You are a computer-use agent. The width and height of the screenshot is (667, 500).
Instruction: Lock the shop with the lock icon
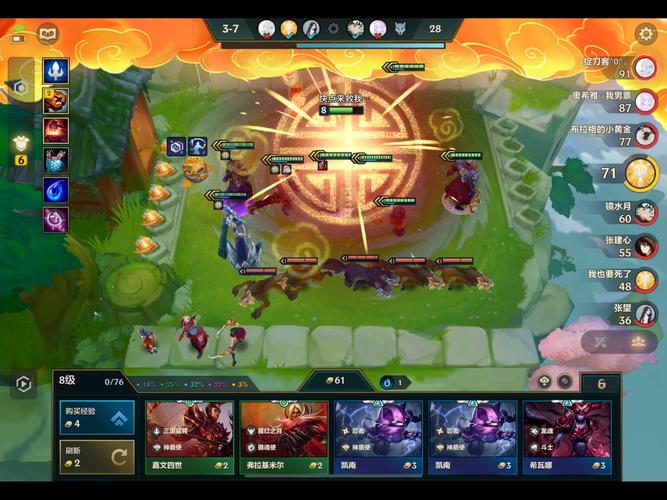[x=545, y=381]
